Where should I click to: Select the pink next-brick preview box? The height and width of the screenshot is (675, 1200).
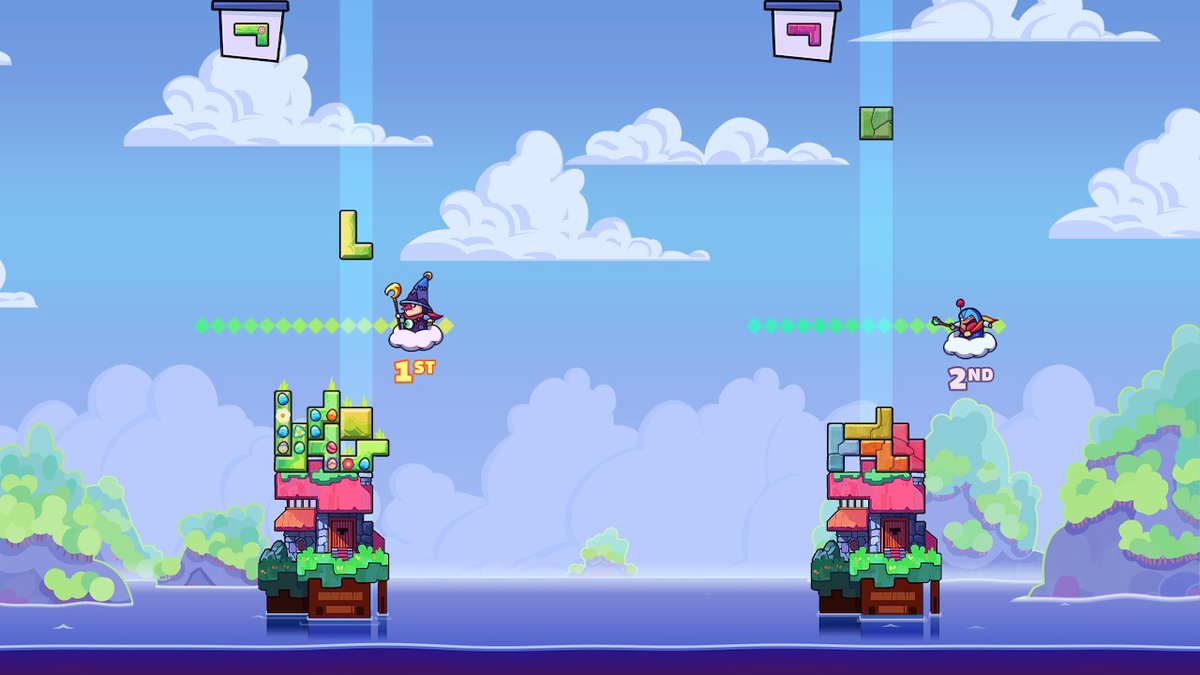click(x=803, y=32)
